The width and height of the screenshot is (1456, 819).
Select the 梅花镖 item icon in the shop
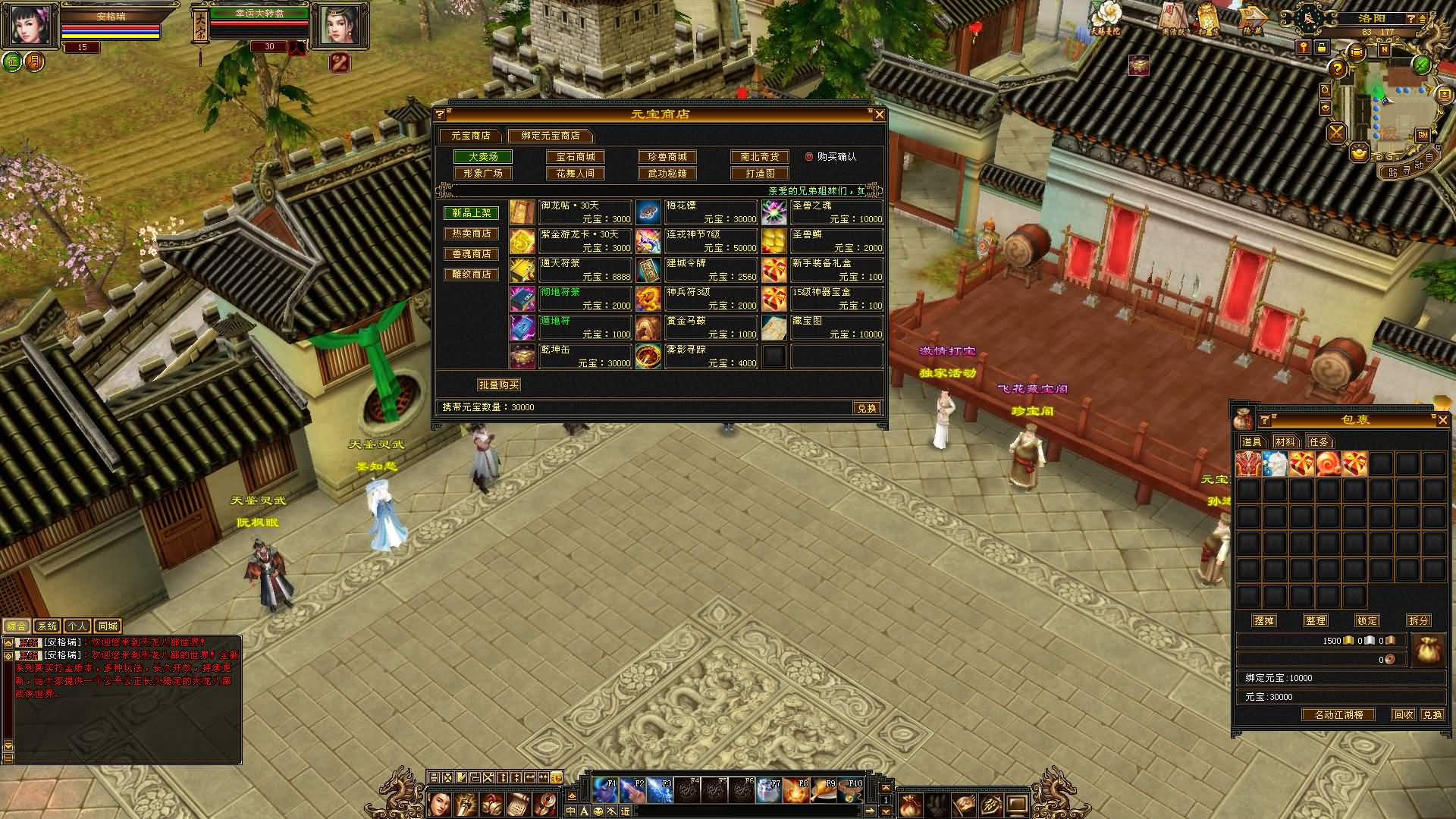(x=649, y=214)
